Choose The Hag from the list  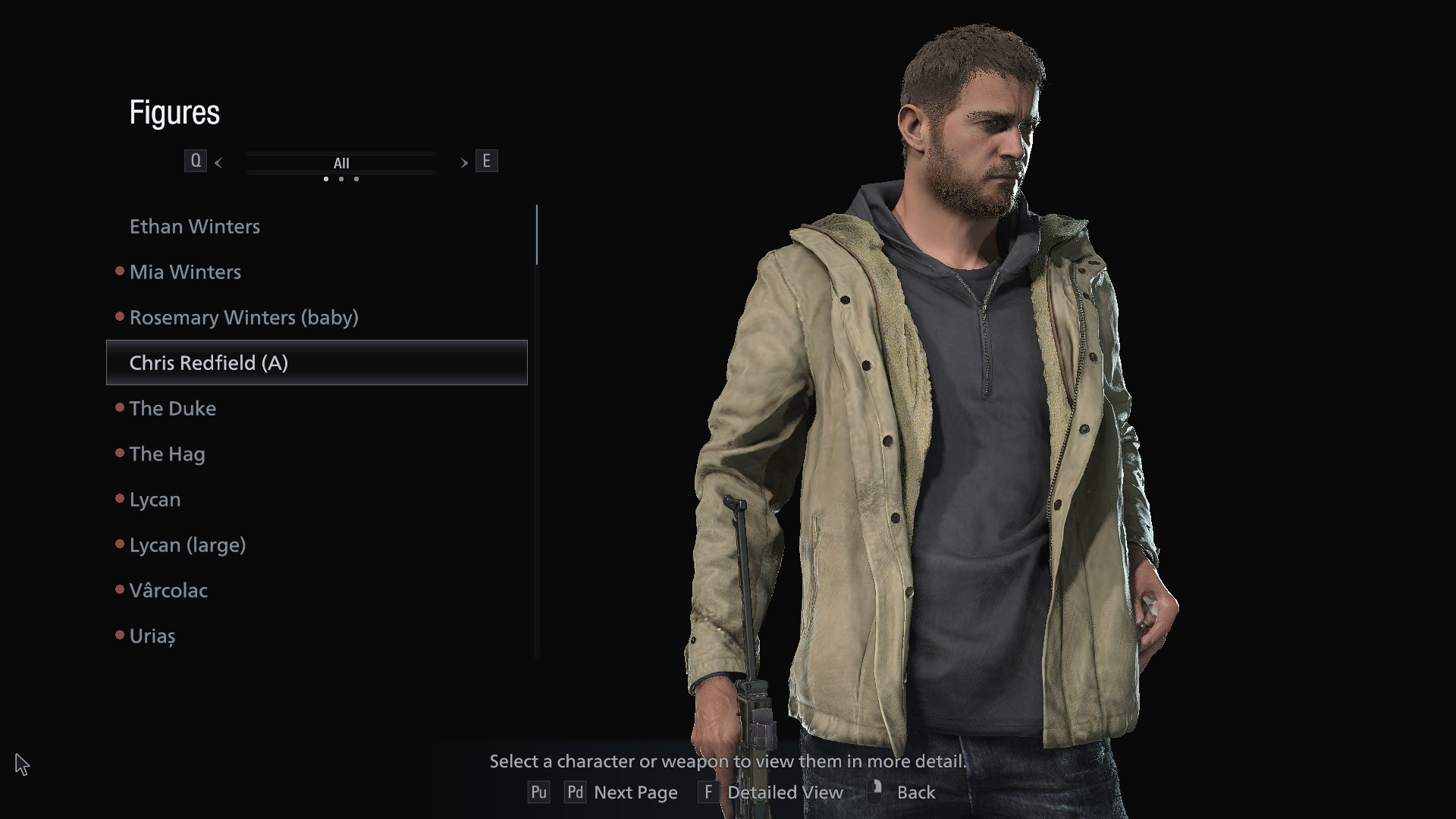point(167,454)
